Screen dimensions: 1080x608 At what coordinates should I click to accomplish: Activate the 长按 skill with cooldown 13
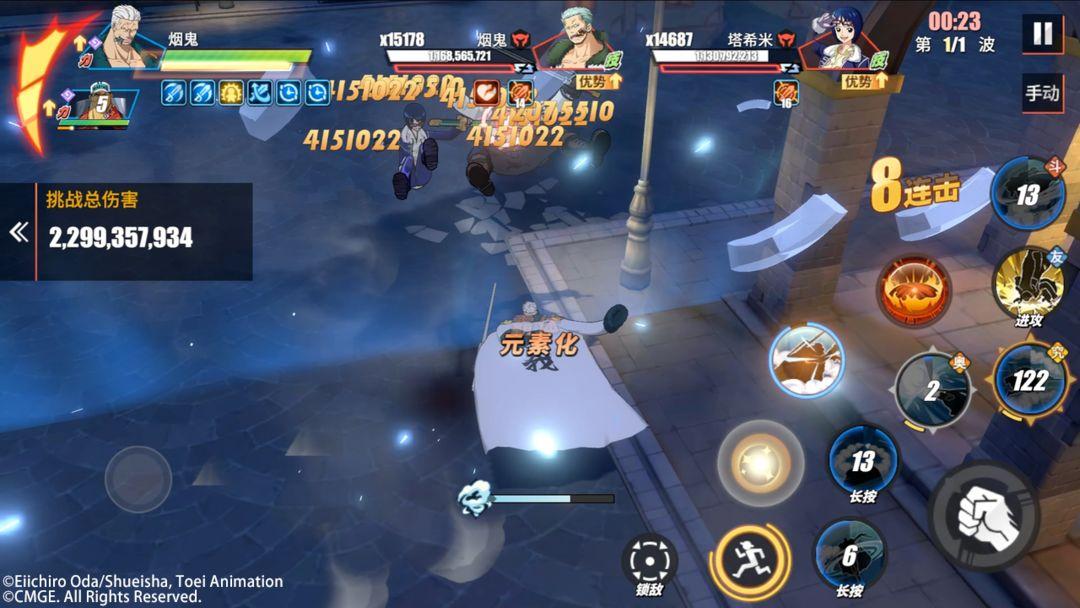coord(862,460)
